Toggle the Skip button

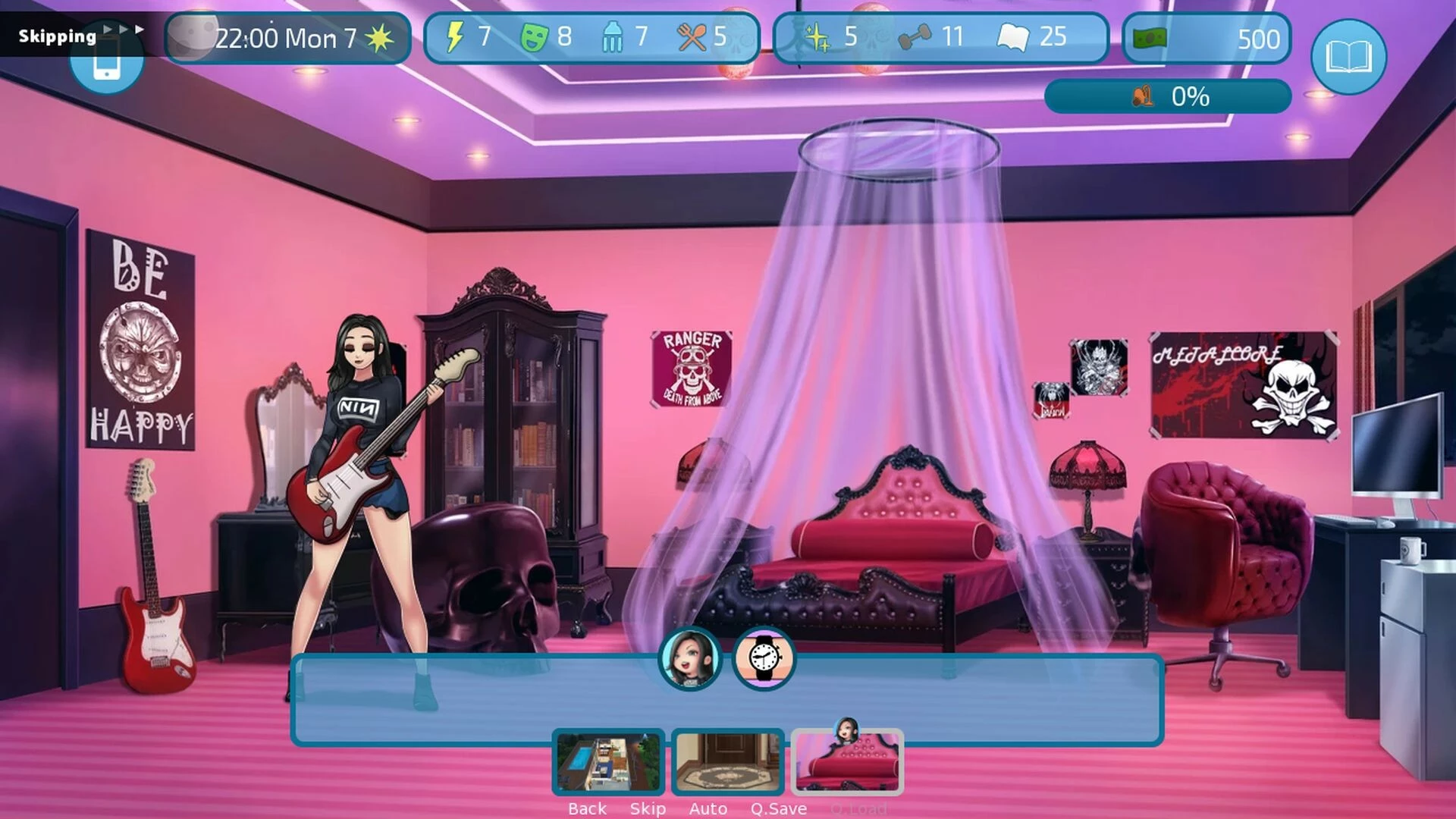tap(648, 808)
